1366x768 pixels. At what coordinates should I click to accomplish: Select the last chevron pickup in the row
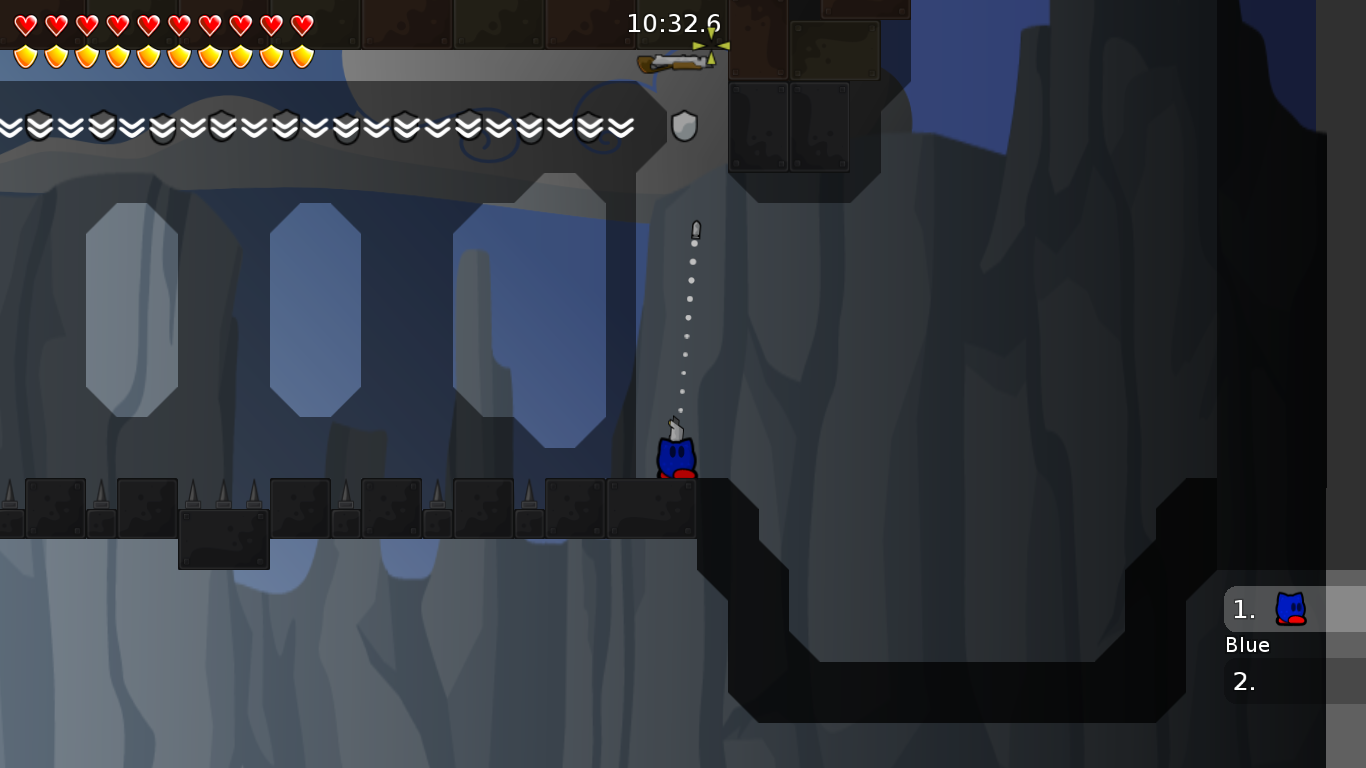tap(622, 127)
